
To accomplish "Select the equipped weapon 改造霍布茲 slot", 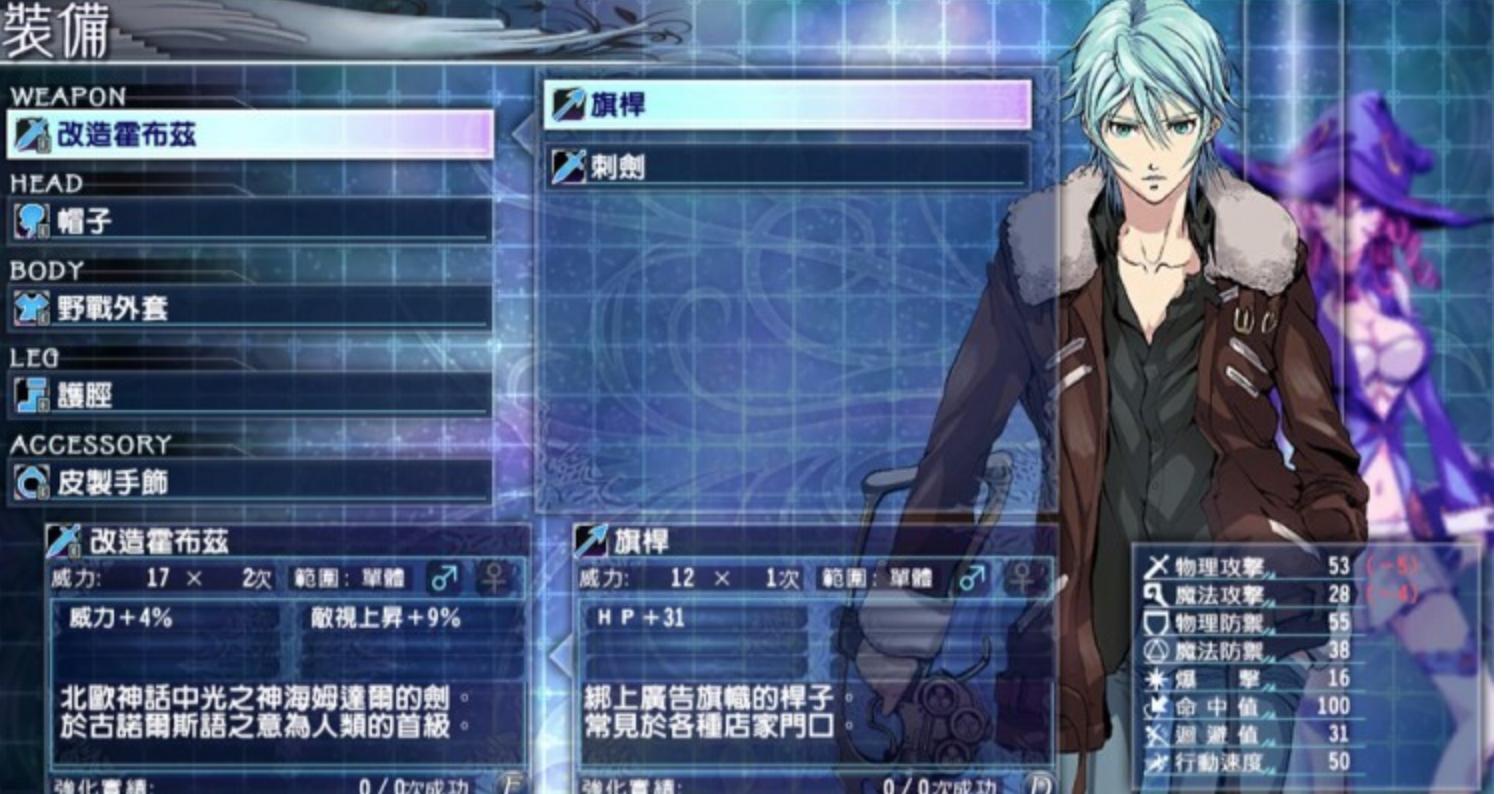I will tap(250, 134).
